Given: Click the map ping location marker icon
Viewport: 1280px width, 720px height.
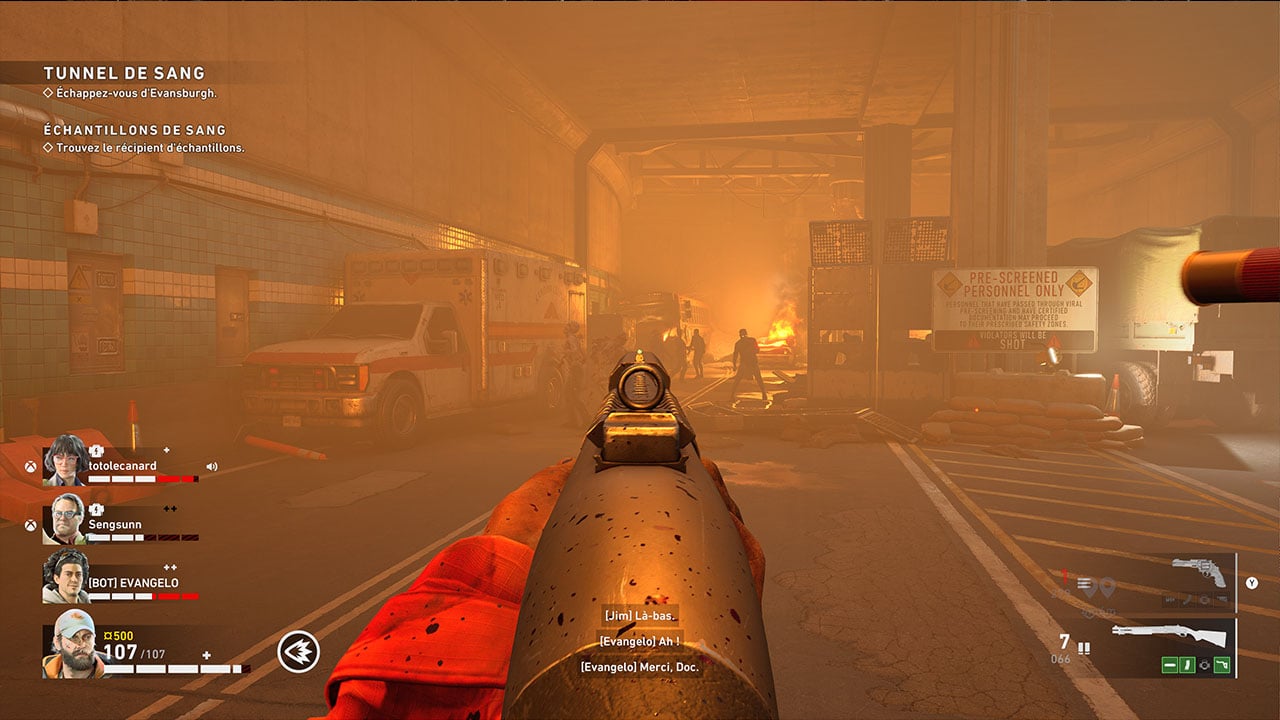Looking at the screenshot, I should (1109, 585).
